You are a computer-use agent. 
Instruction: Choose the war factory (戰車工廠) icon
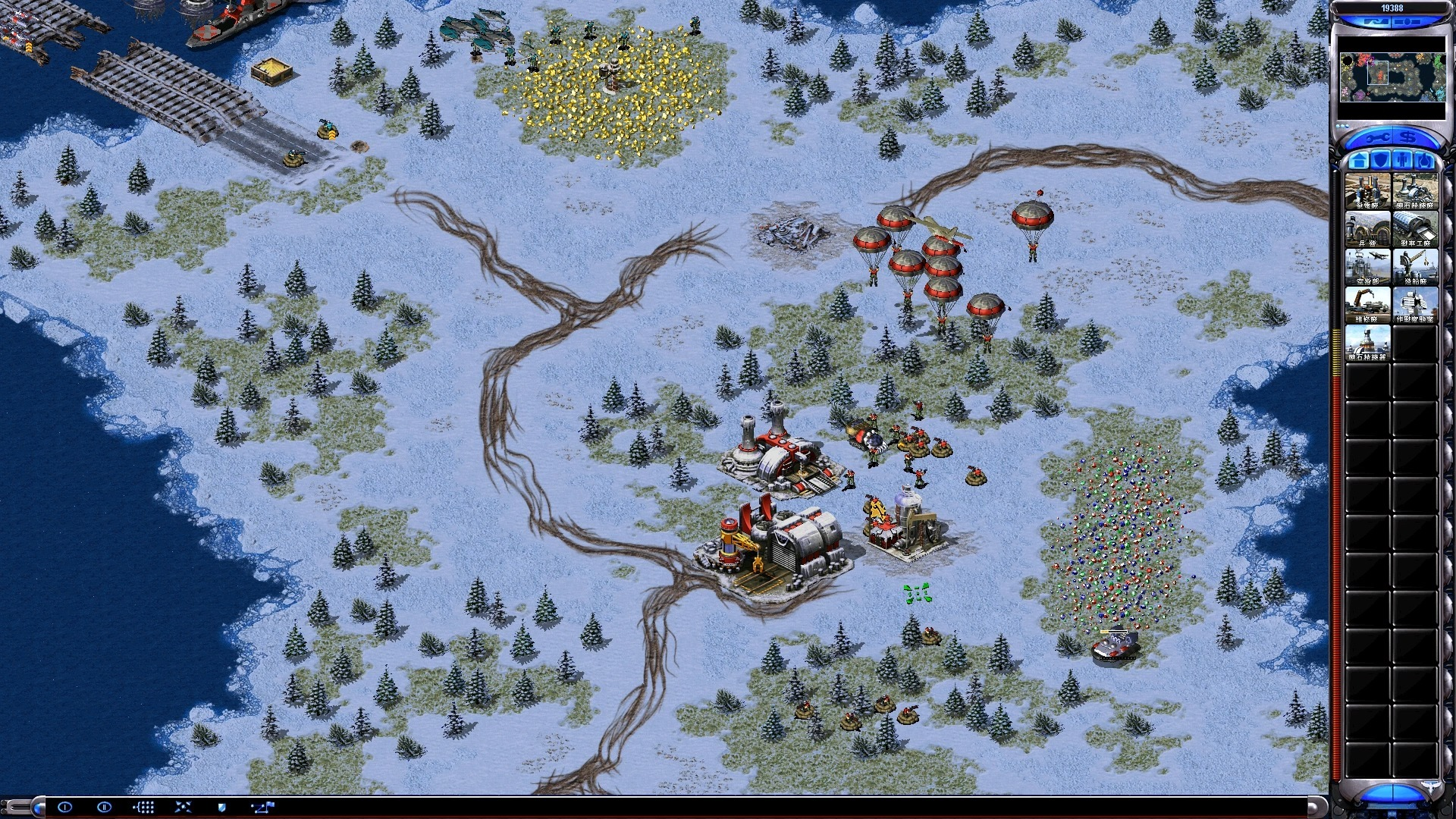tap(1415, 228)
